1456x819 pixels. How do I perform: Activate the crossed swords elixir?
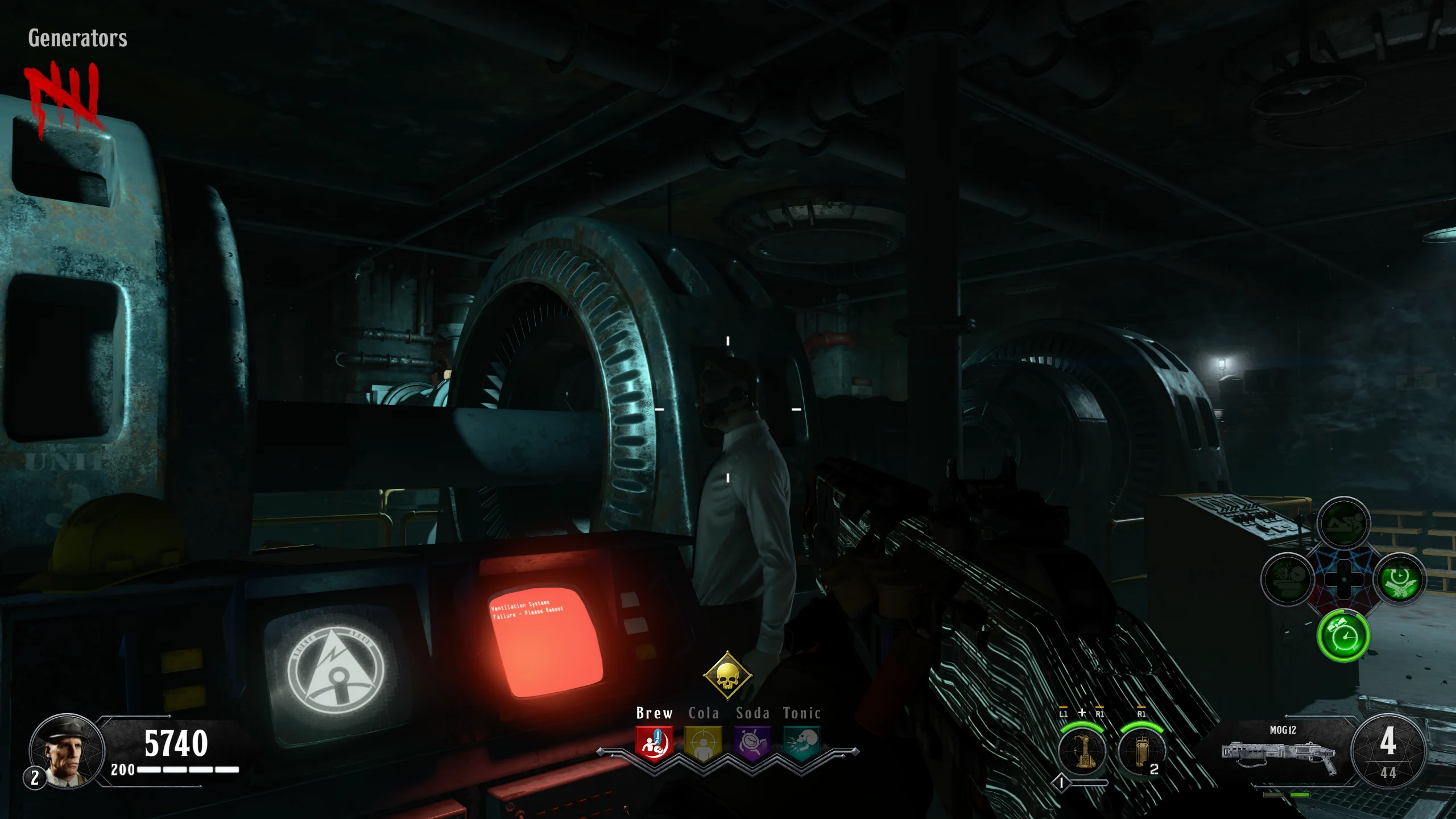[x=1400, y=580]
